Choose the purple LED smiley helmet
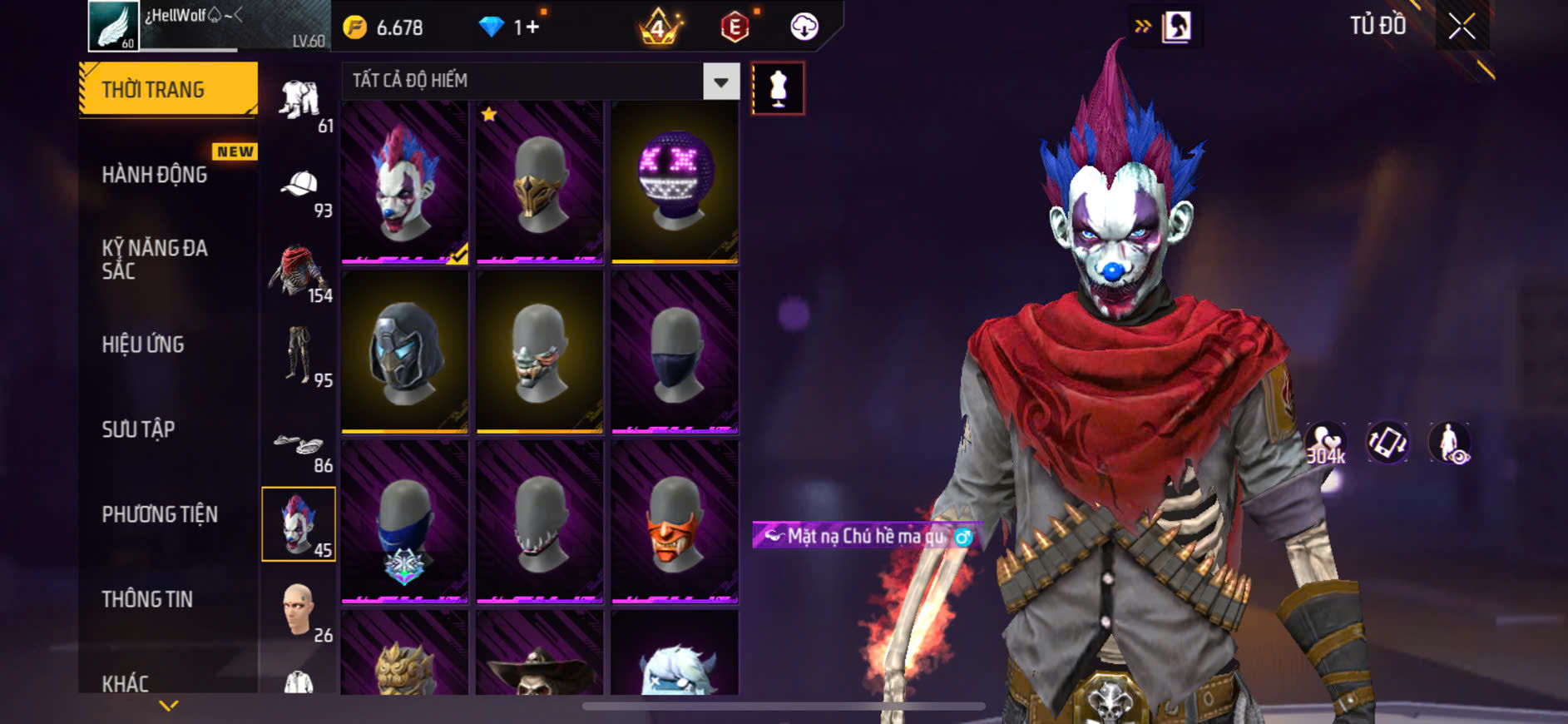1568x724 pixels. [x=675, y=183]
